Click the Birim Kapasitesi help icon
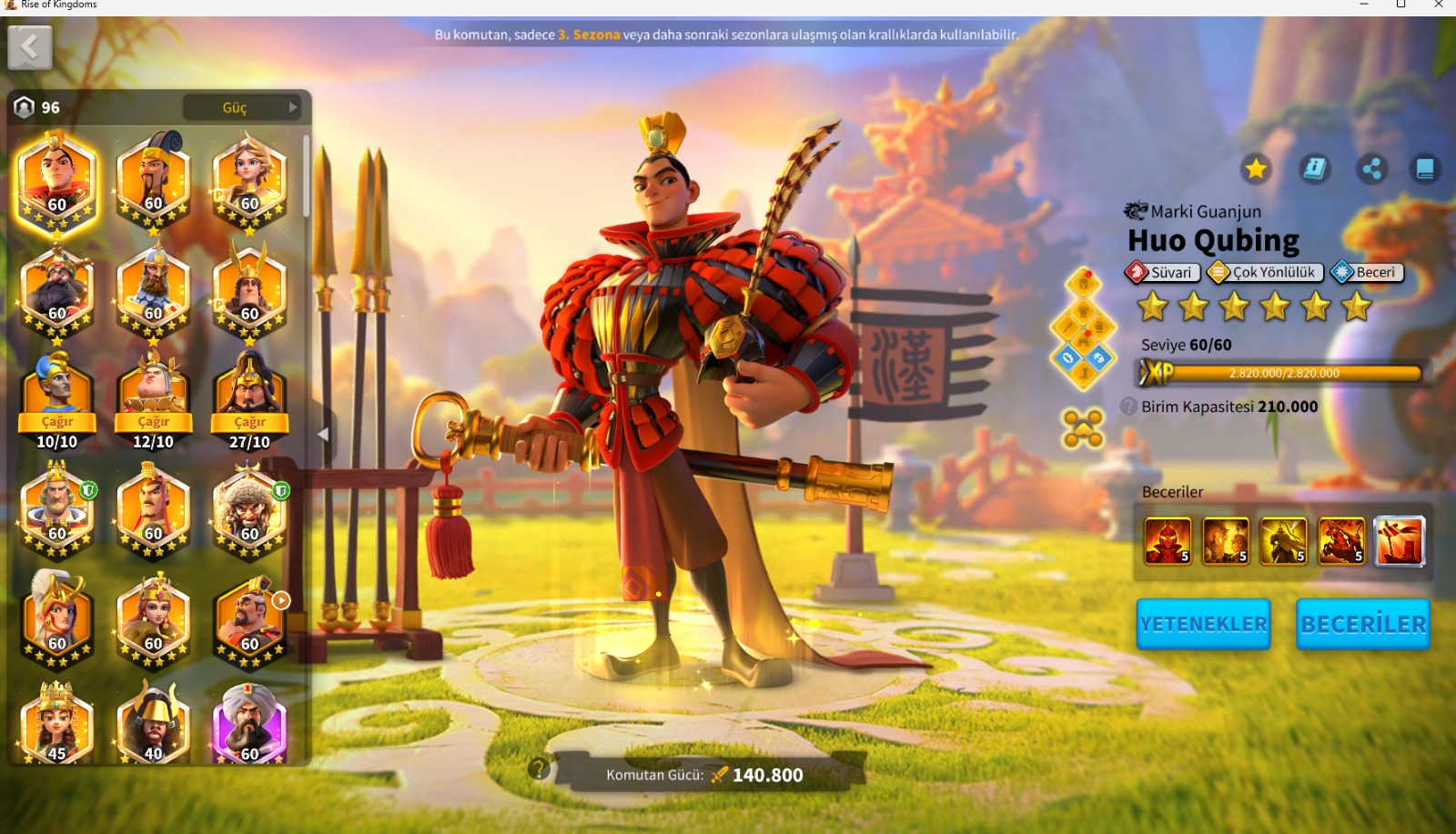 click(1128, 407)
